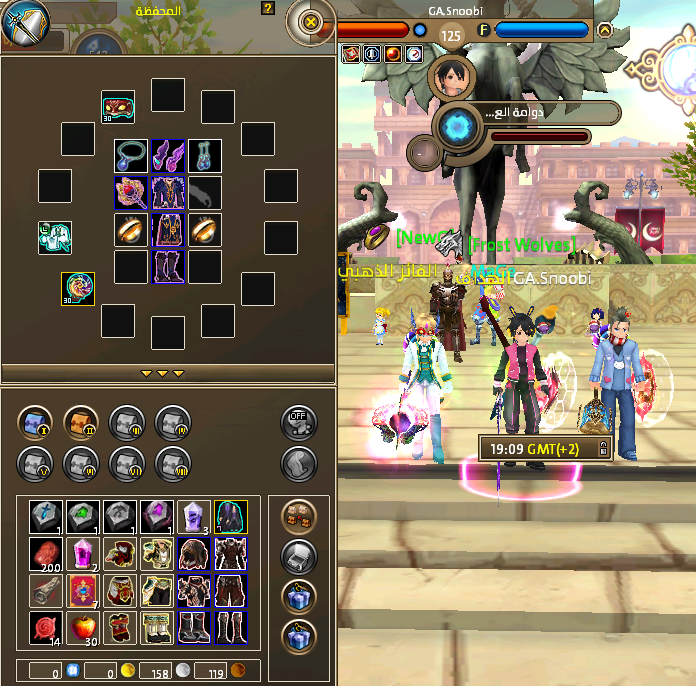This screenshot has width=696, height=686.
Task: Open the gray open-chest storage button
Action: 298,556
